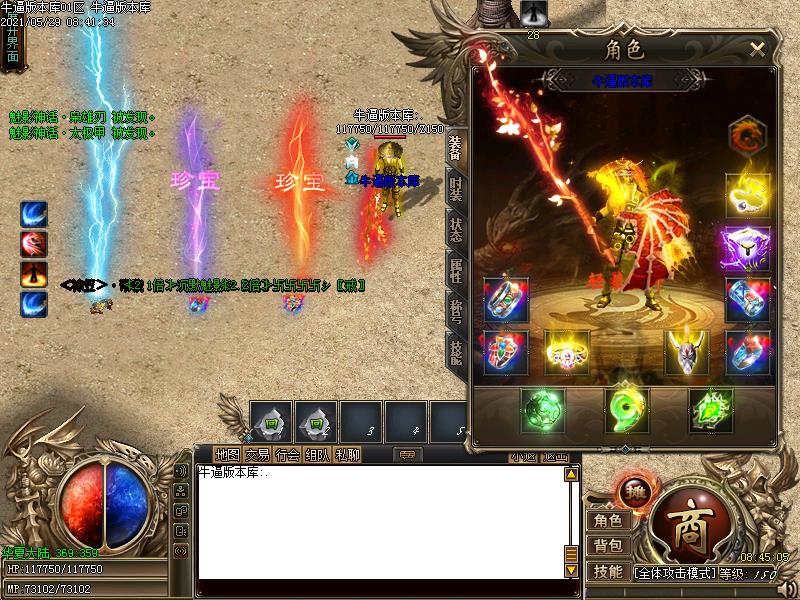
Task: Activate the red slash skill icon
Action: coord(35,244)
